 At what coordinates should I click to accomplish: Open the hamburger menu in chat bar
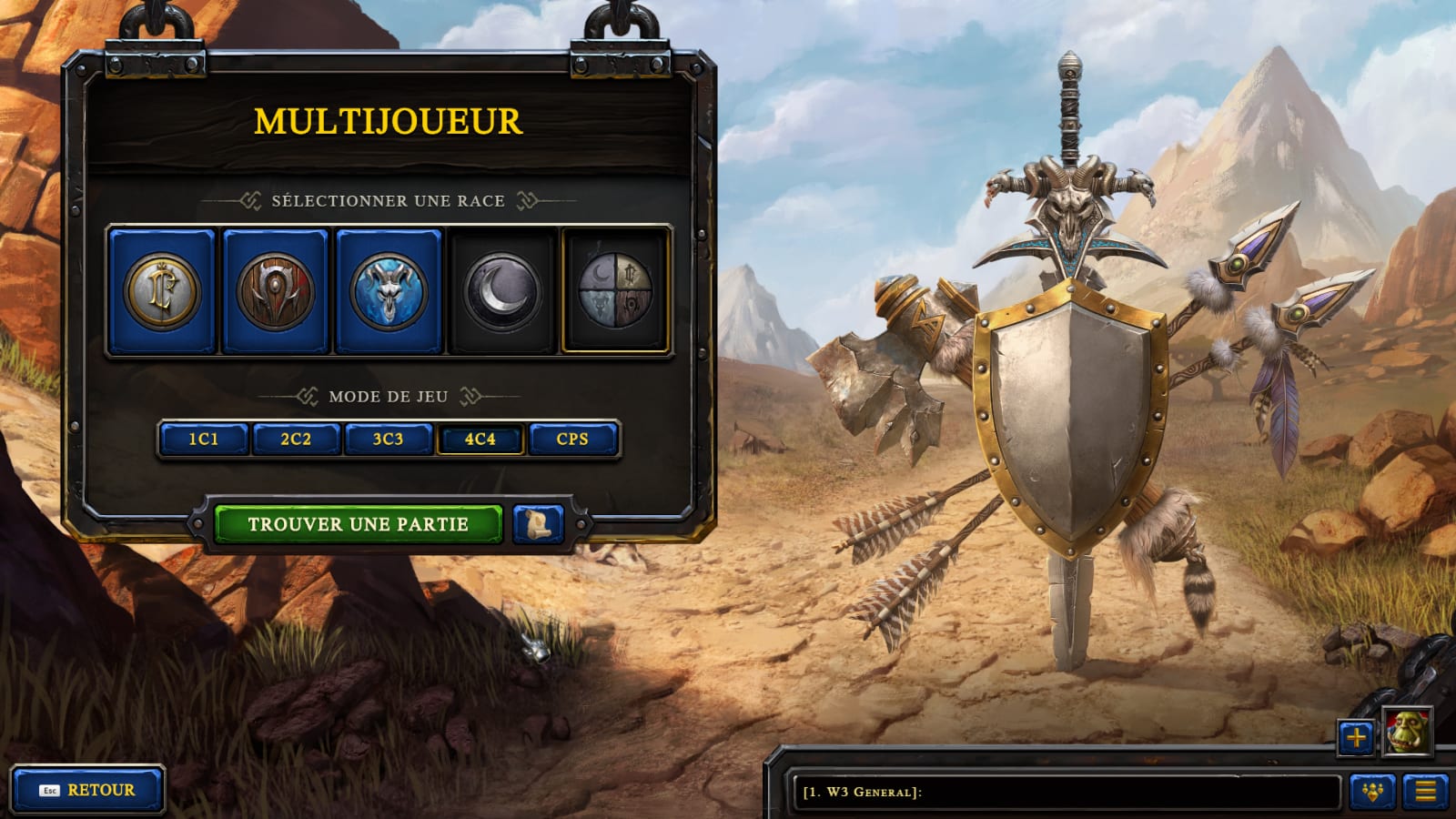tap(1425, 792)
